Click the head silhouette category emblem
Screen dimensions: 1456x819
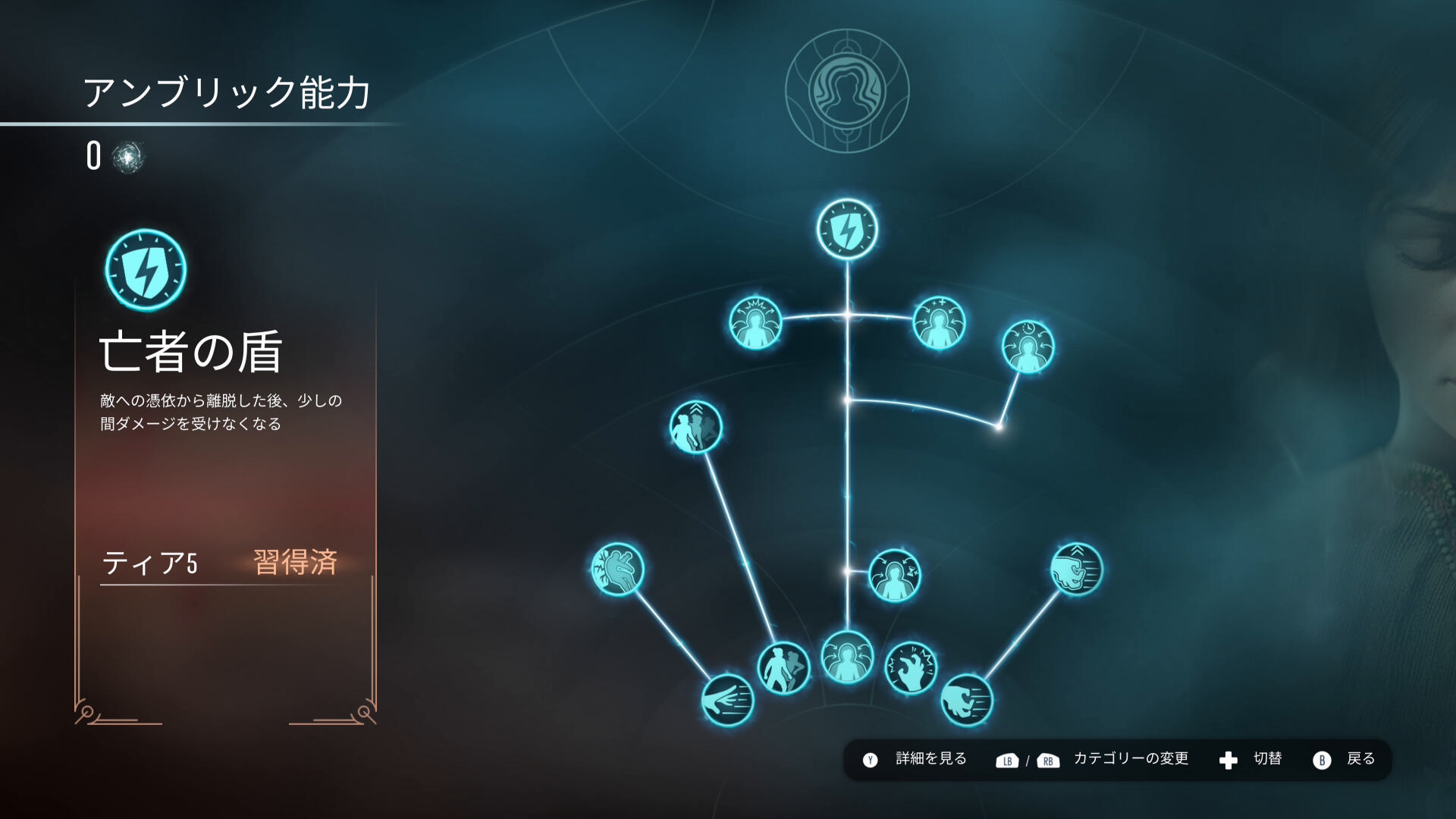click(x=847, y=91)
